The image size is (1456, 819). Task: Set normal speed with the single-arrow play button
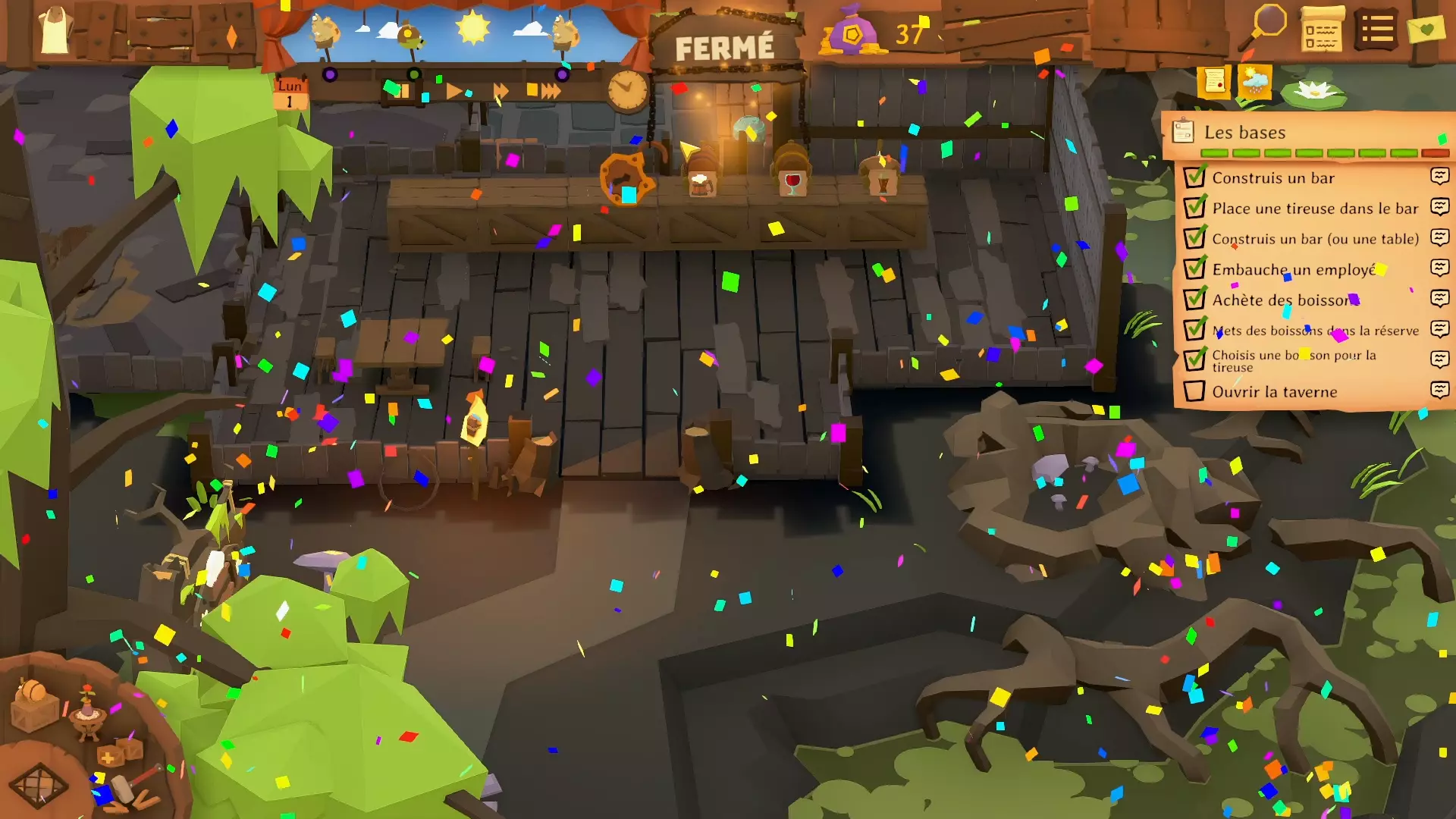tap(453, 91)
